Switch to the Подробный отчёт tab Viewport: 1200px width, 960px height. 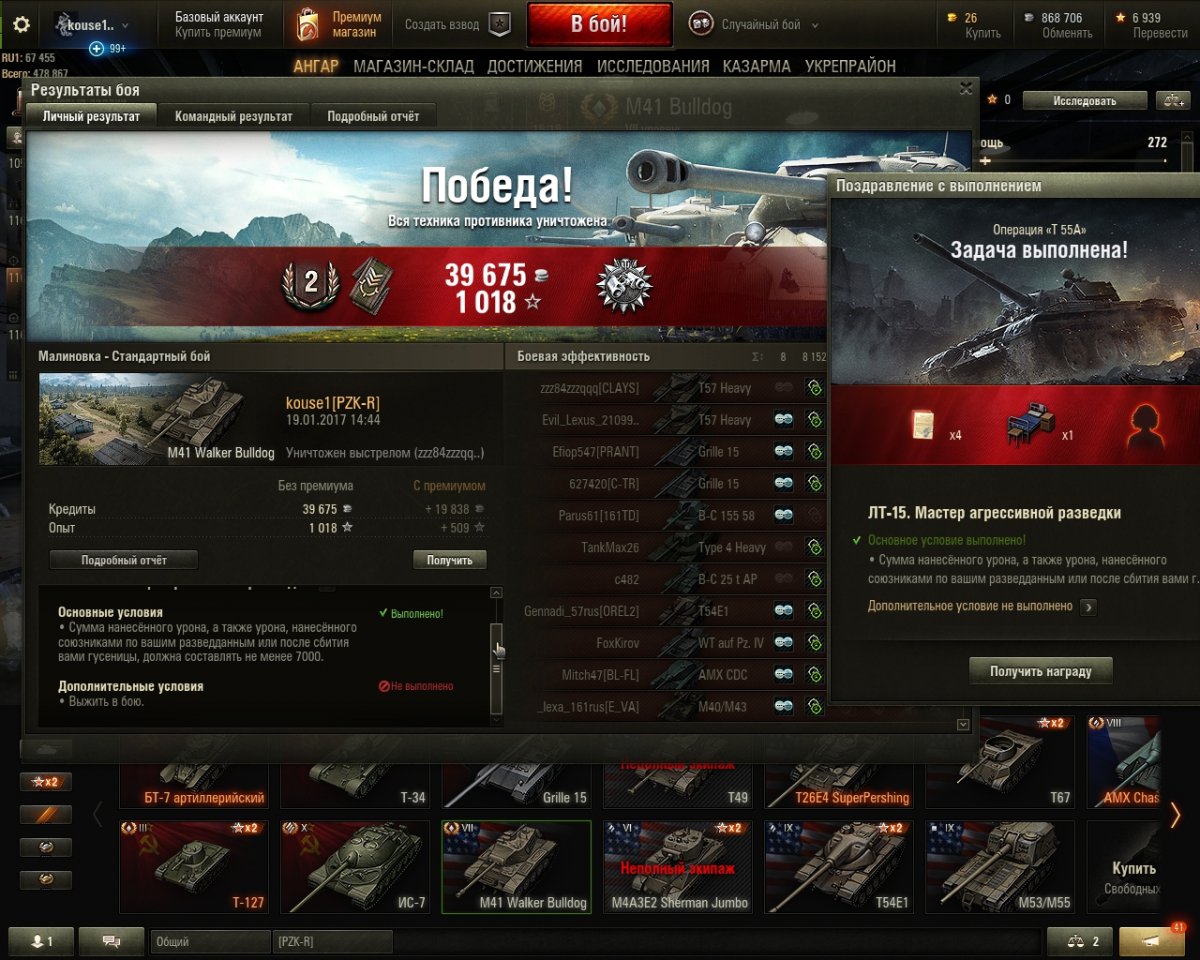point(373,116)
